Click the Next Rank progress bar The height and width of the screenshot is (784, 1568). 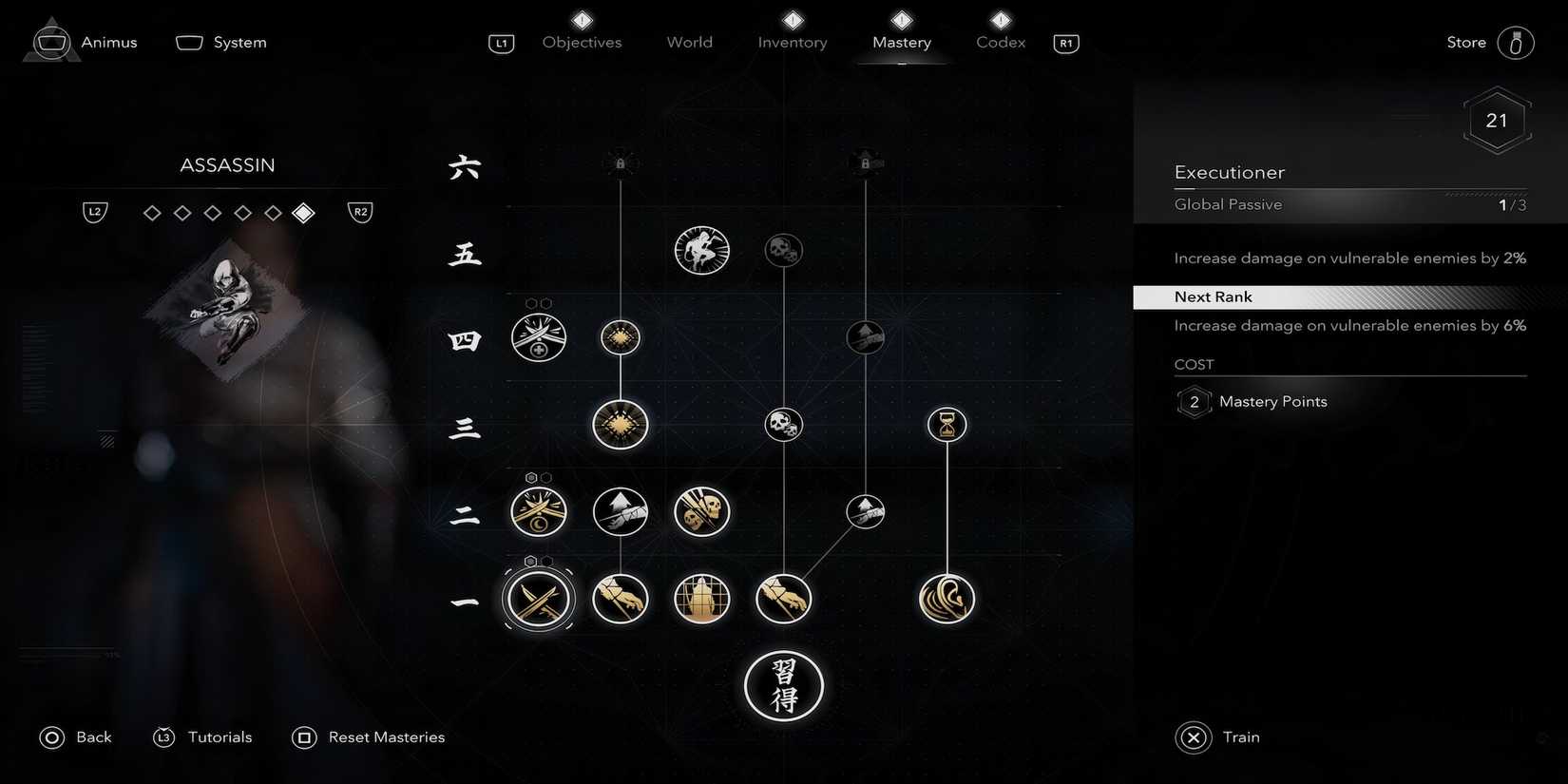point(1348,296)
